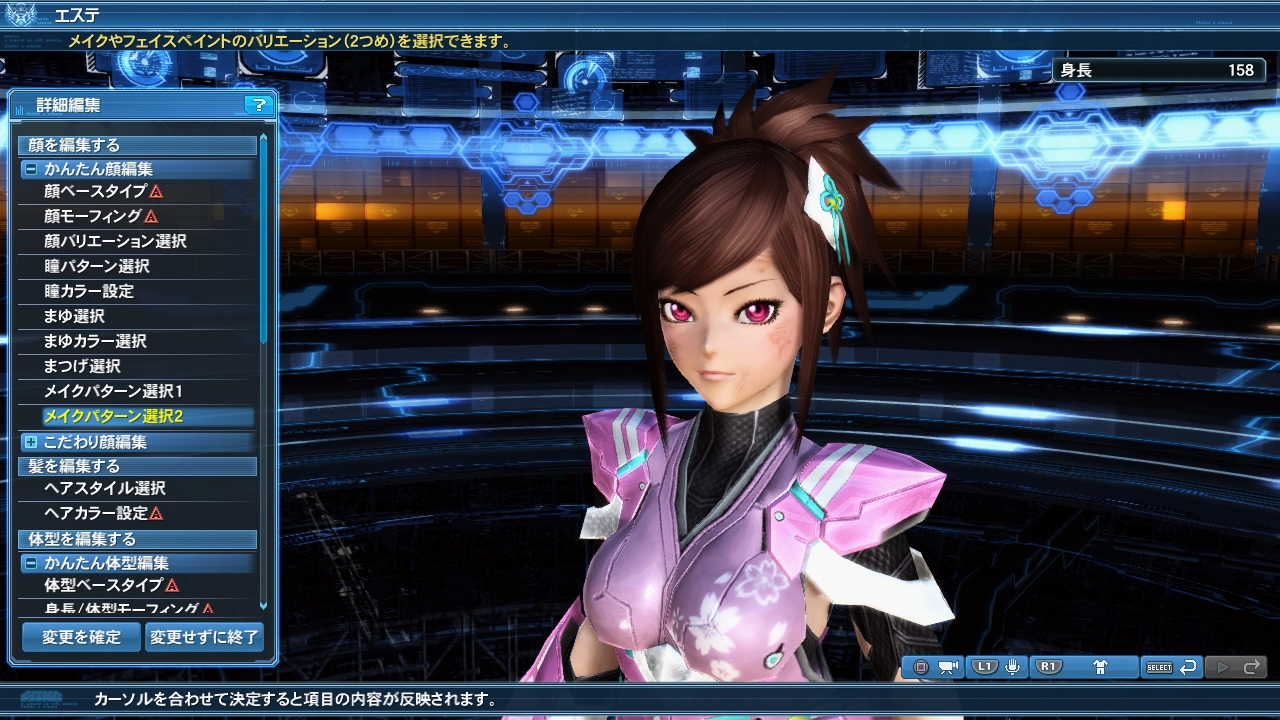The width and height of the screenshot is (1280, 720).
Task: Select 体型ベースタイプ entry
Action: [104, 585]
